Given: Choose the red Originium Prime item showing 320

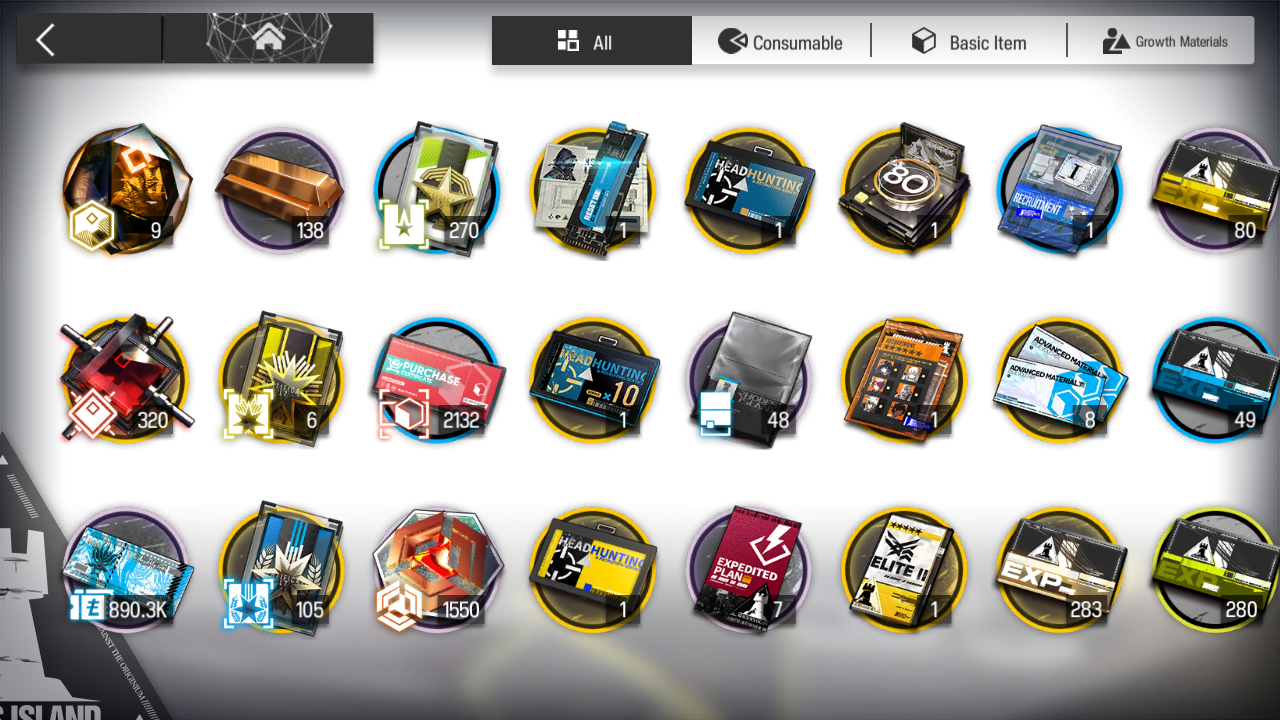Looking at the screenshot, I should 125,380.
